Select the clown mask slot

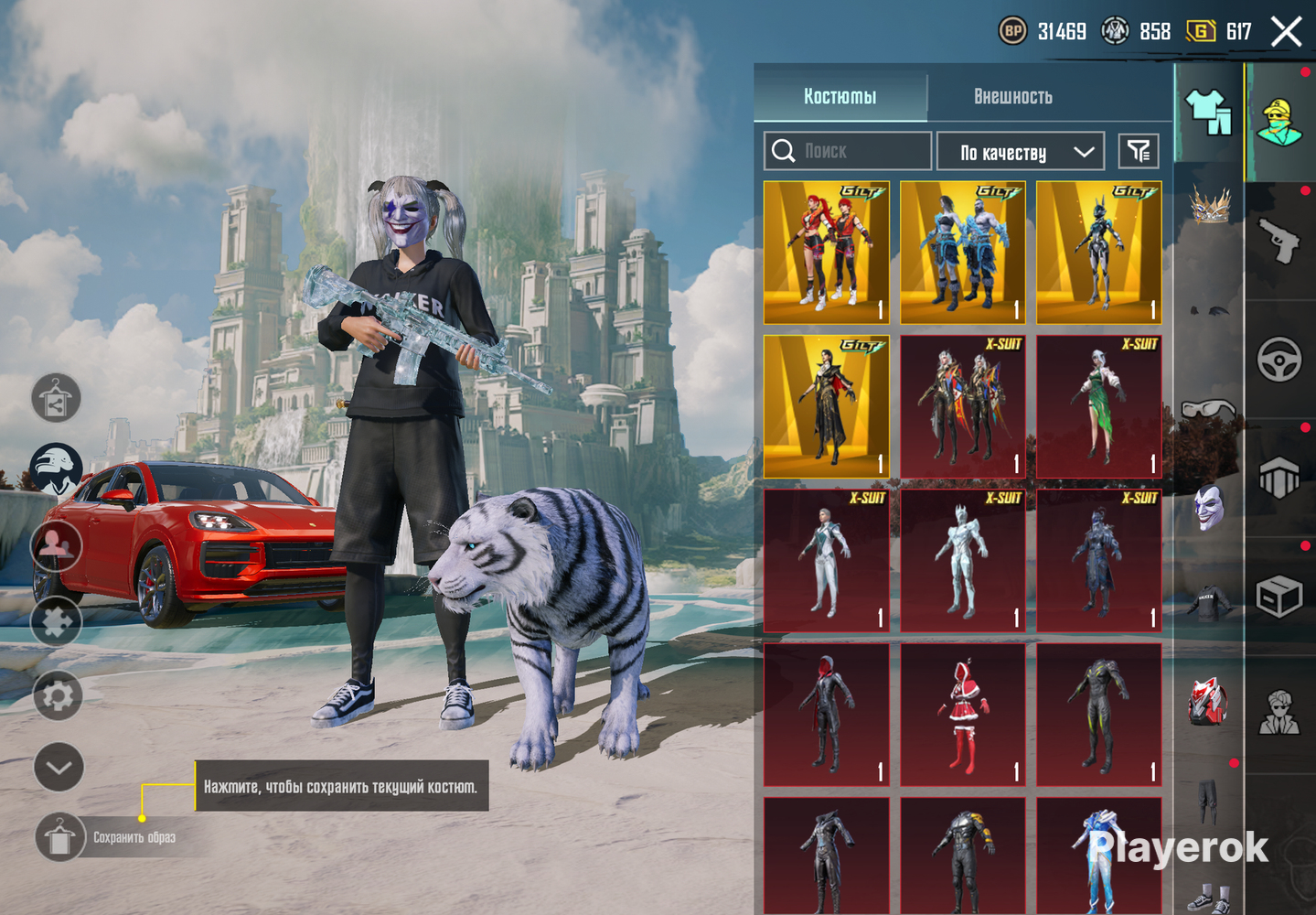click(1209, 508)
